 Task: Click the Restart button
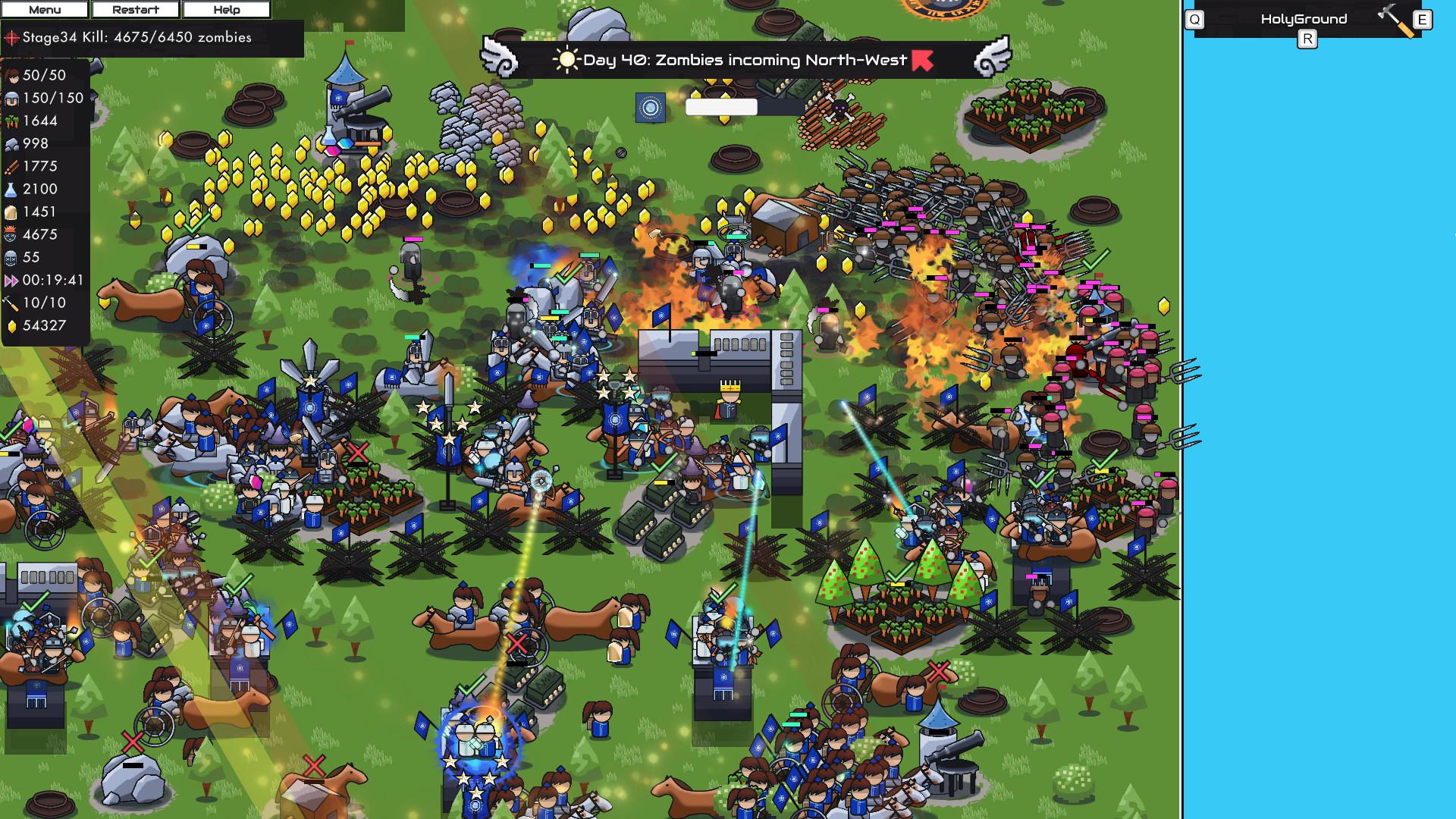point(135,10)
